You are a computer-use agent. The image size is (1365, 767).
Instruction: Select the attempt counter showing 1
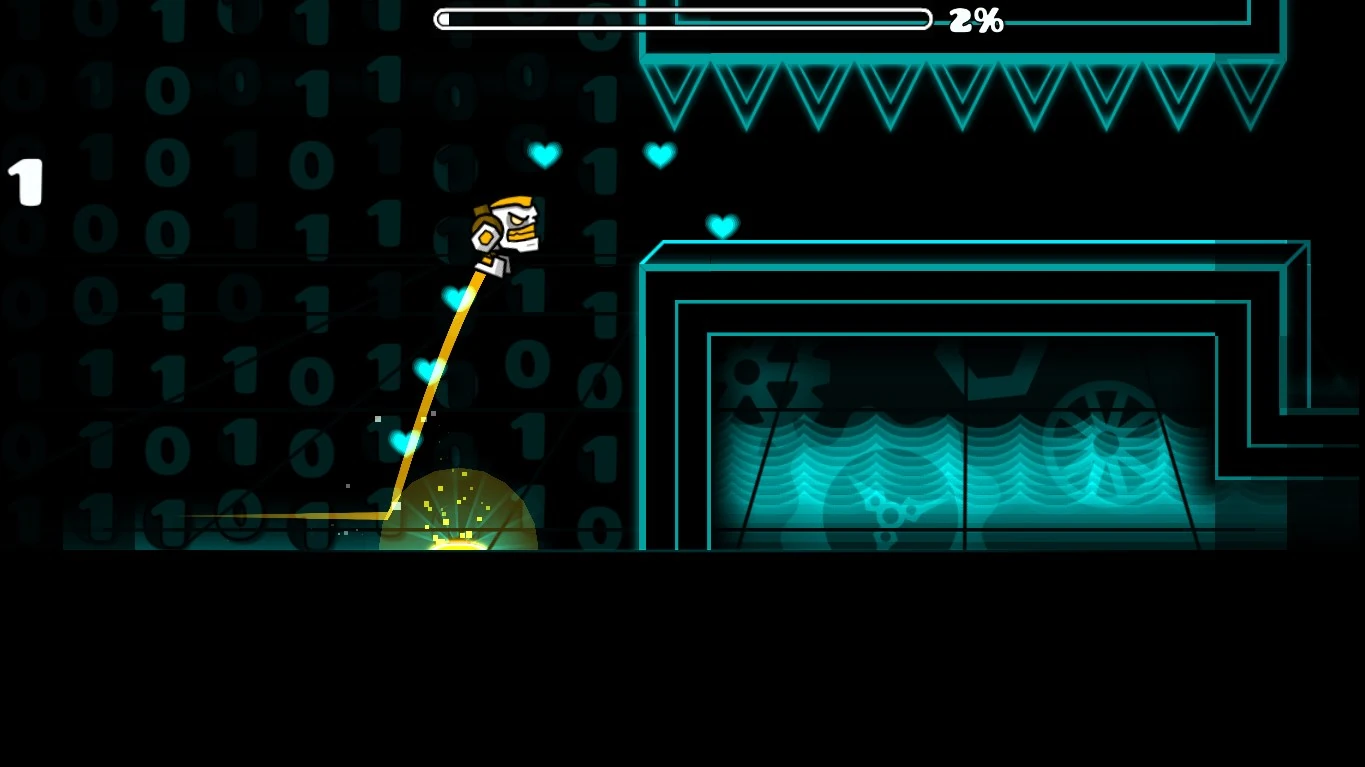(23, 181)
